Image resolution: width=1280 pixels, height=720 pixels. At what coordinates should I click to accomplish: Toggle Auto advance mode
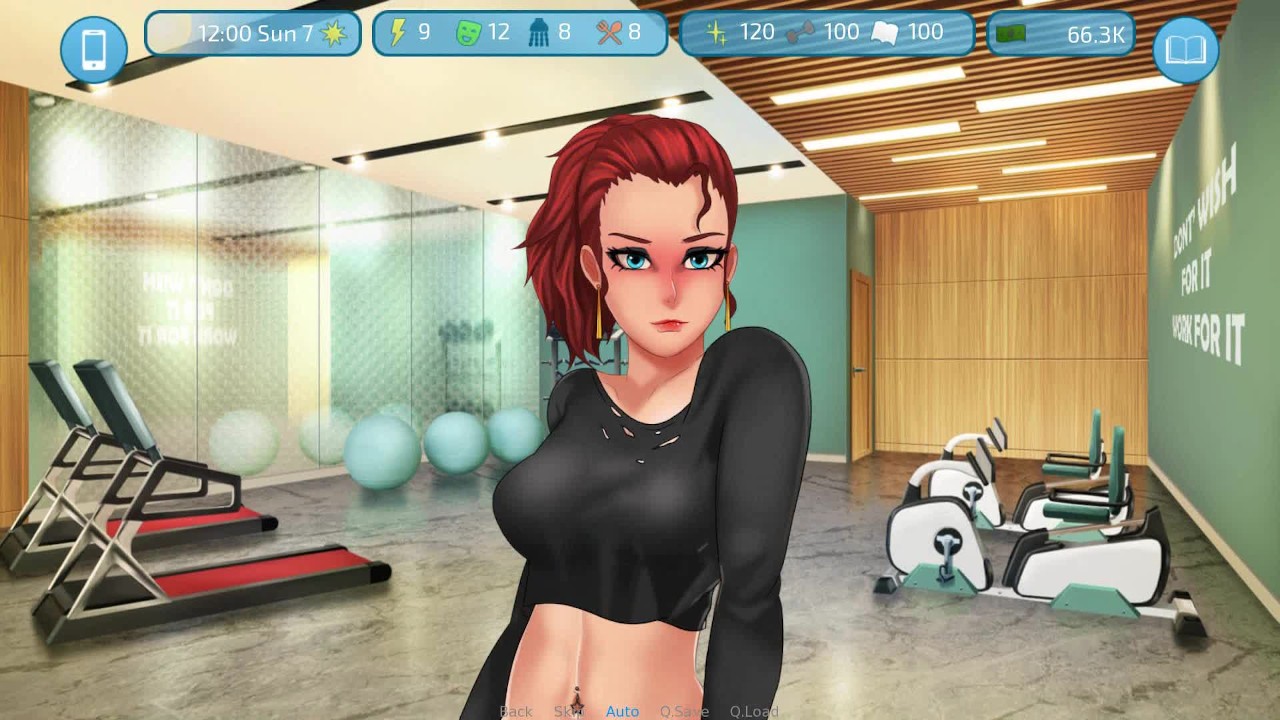[x=622, y=711]
